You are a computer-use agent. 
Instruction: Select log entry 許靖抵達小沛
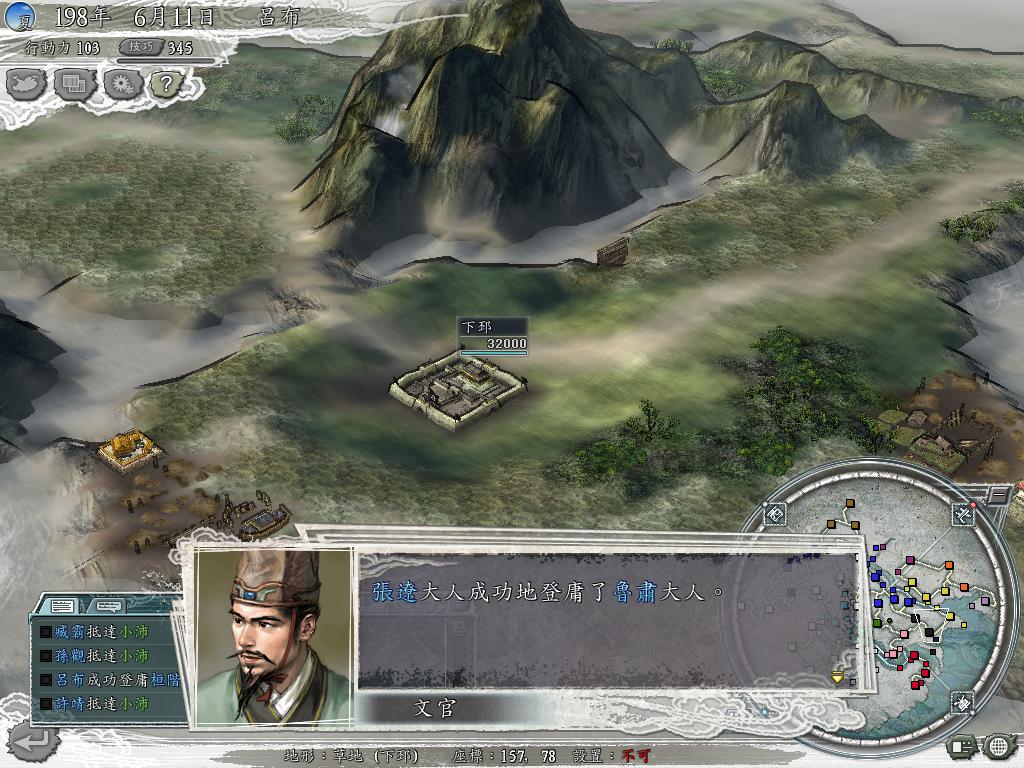pyautogui.click(x=100, y=704)
